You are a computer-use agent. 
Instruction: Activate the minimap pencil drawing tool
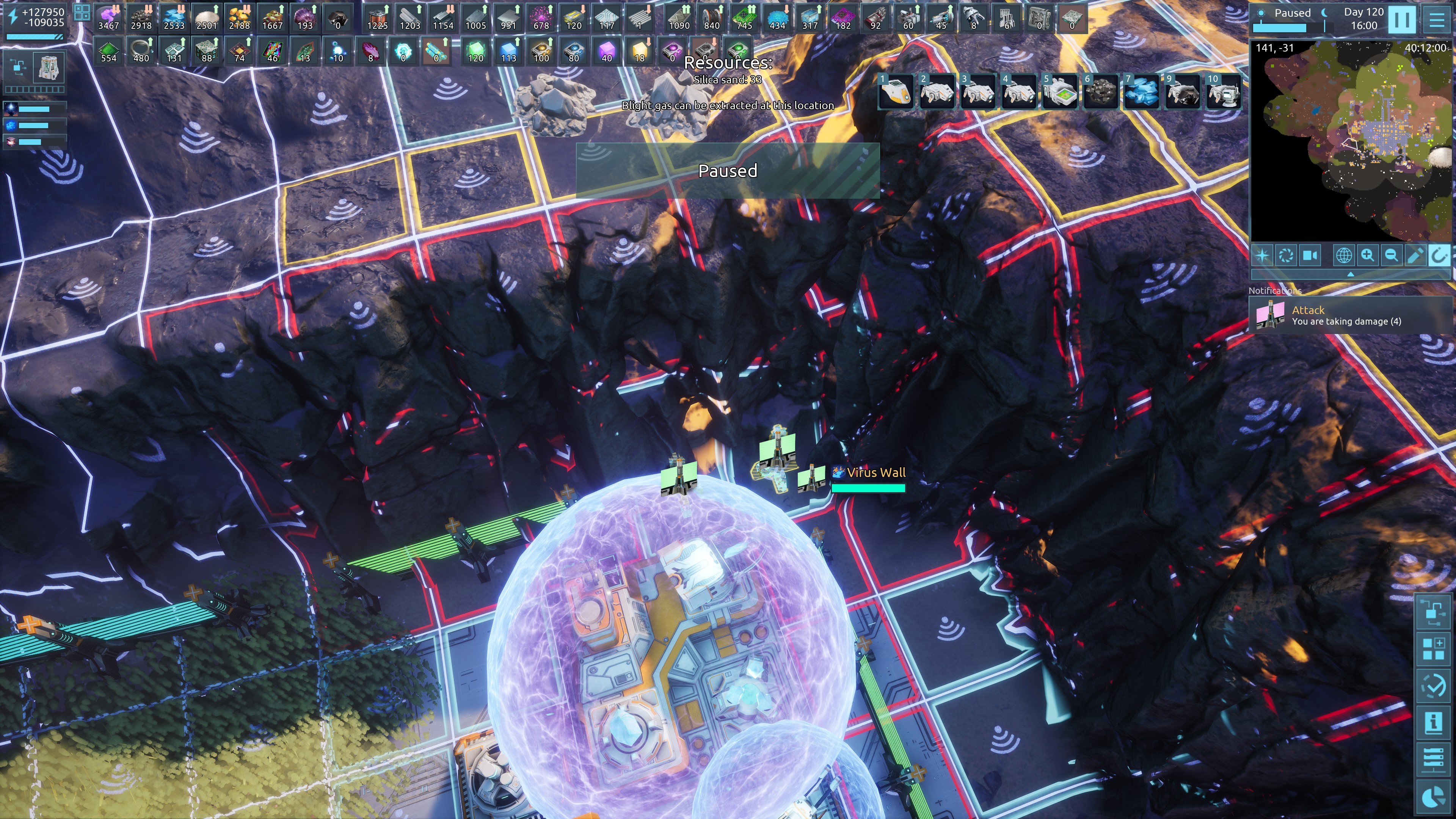(1415, 256)
